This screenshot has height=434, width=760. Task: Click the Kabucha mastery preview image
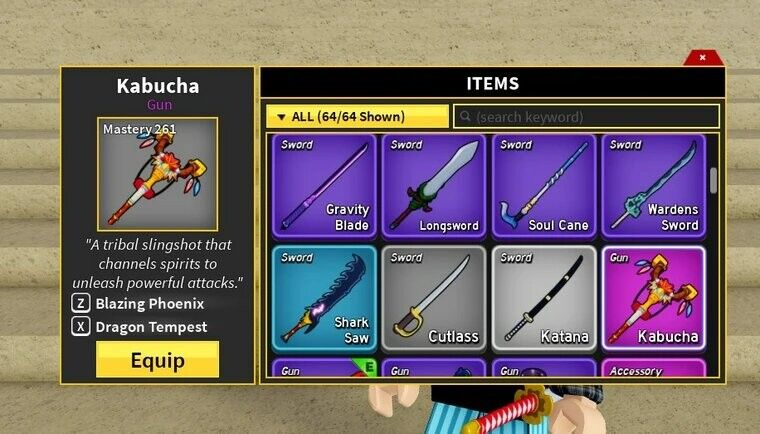coord(157,175)
